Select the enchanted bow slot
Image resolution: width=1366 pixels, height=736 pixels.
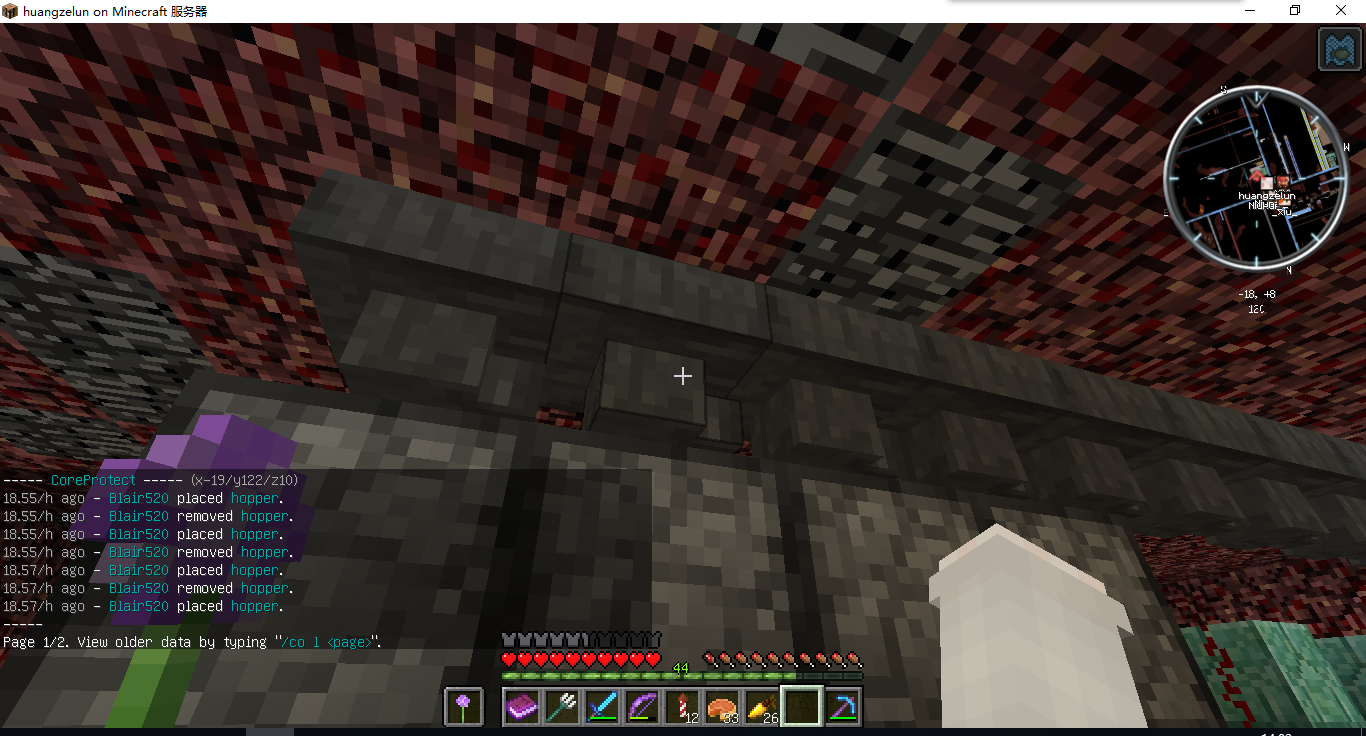point(641,707)
